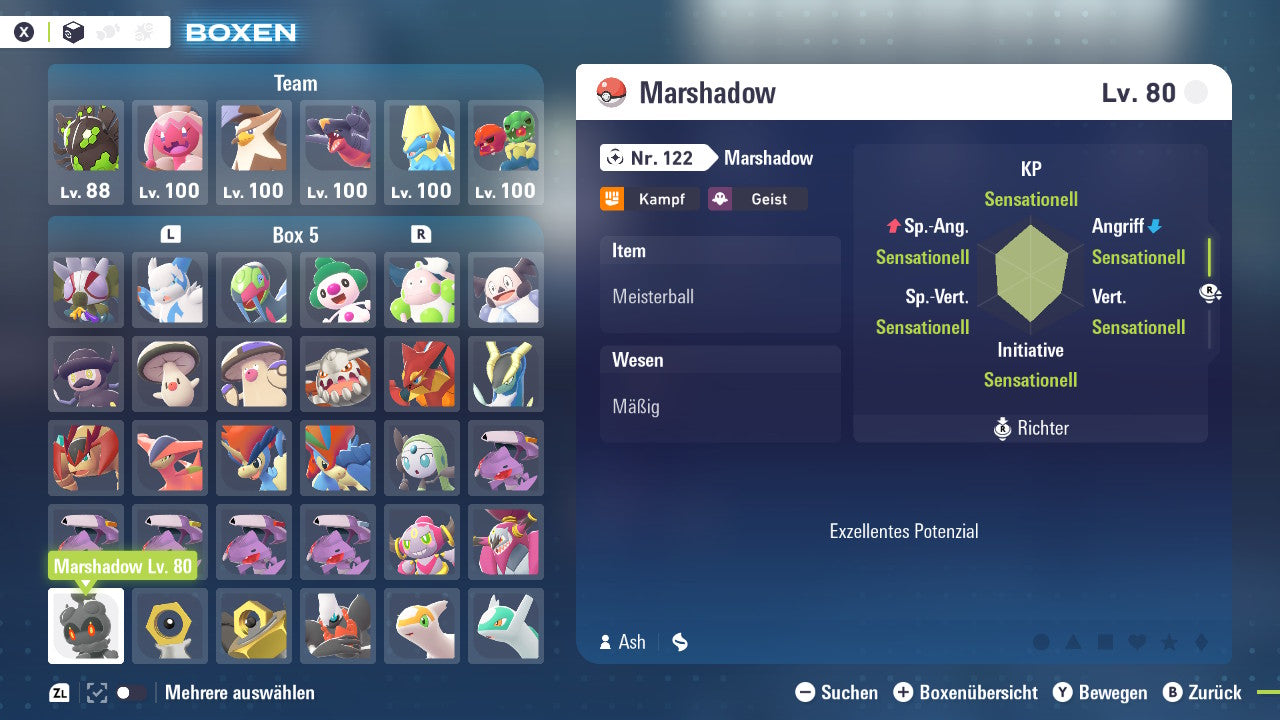Click the origin mark icon next to Ash

point(679,642)
